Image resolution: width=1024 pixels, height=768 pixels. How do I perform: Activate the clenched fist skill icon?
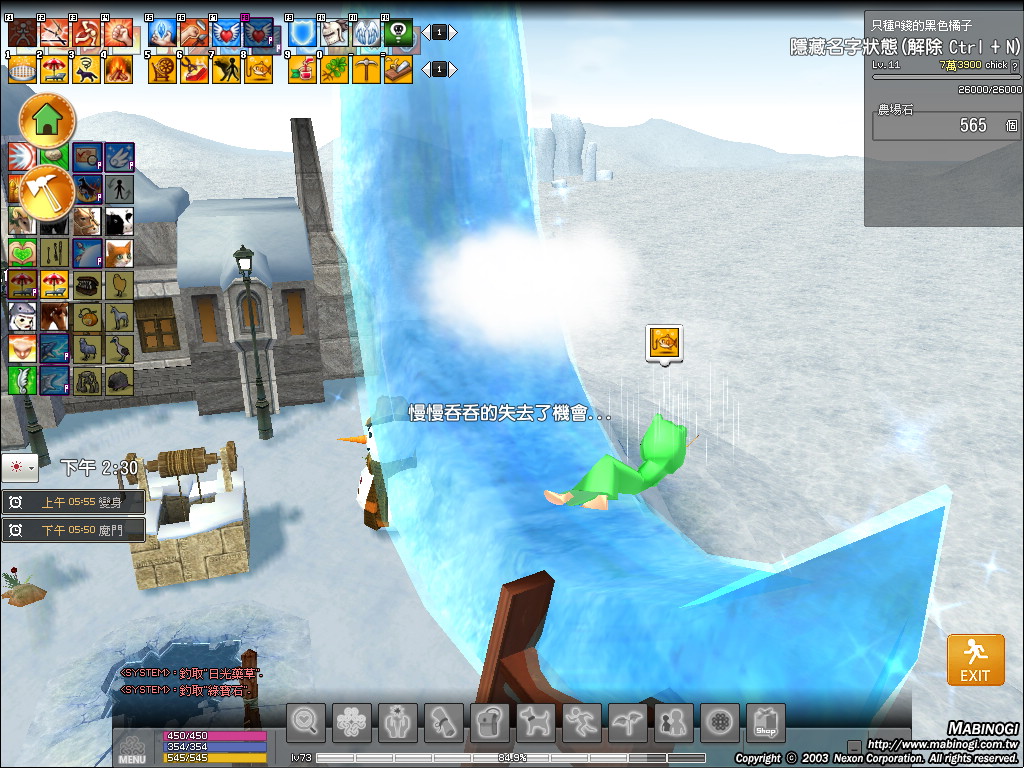tap(118, 33)
